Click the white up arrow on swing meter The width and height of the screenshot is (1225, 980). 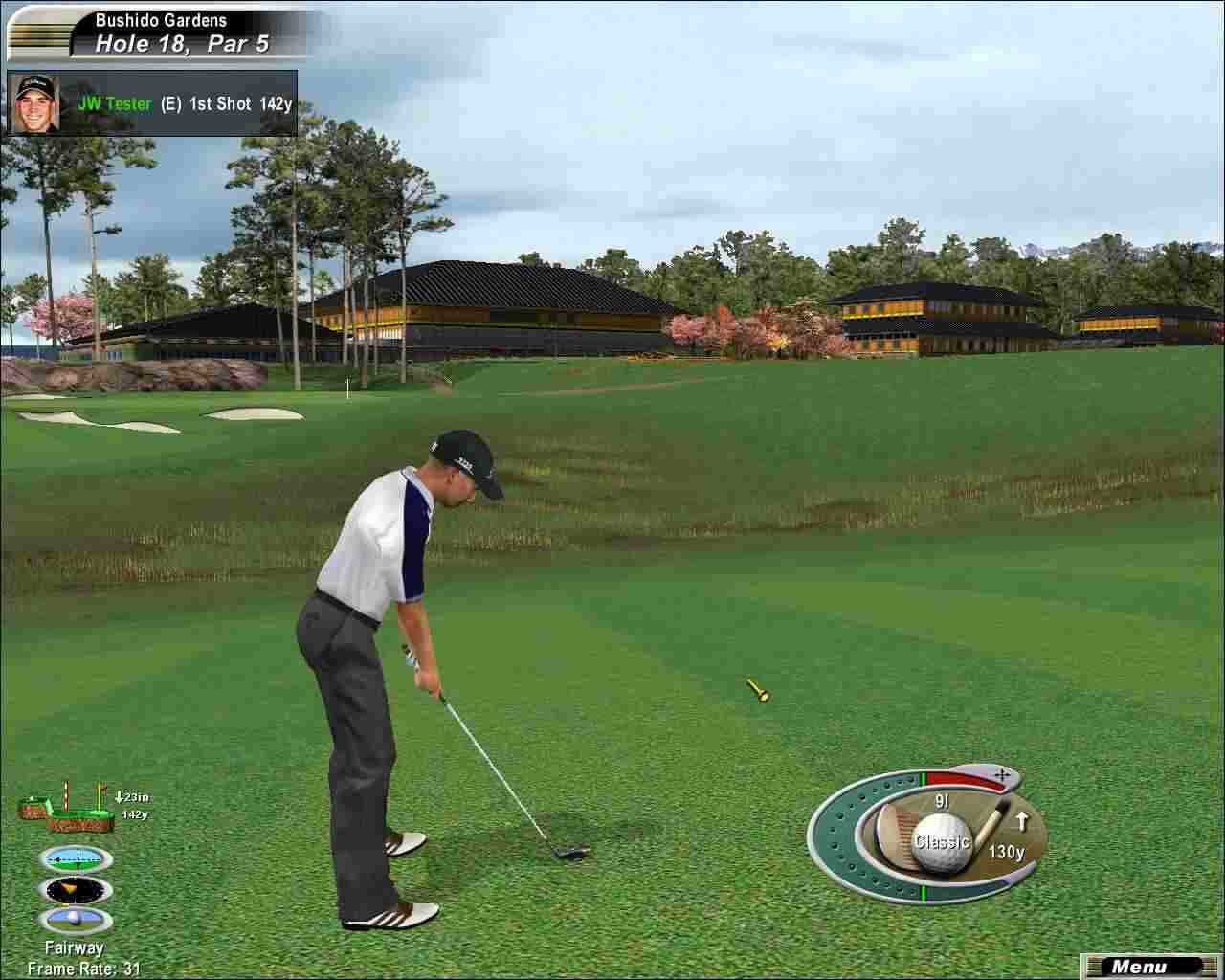[x=1021, y=820]
